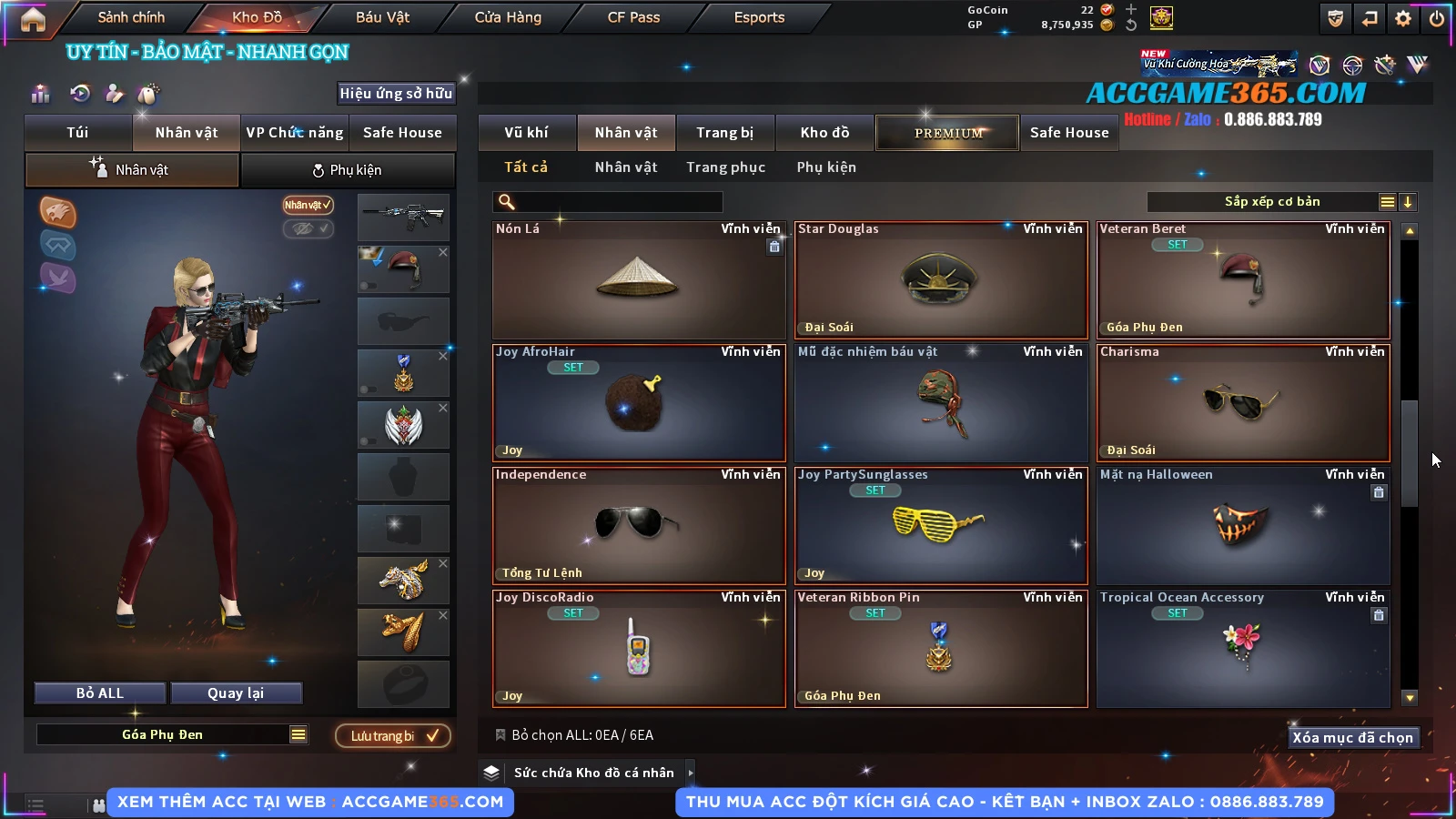
Task: Select the PREMIUM inventory tab
Action: [x=947, y=133]
